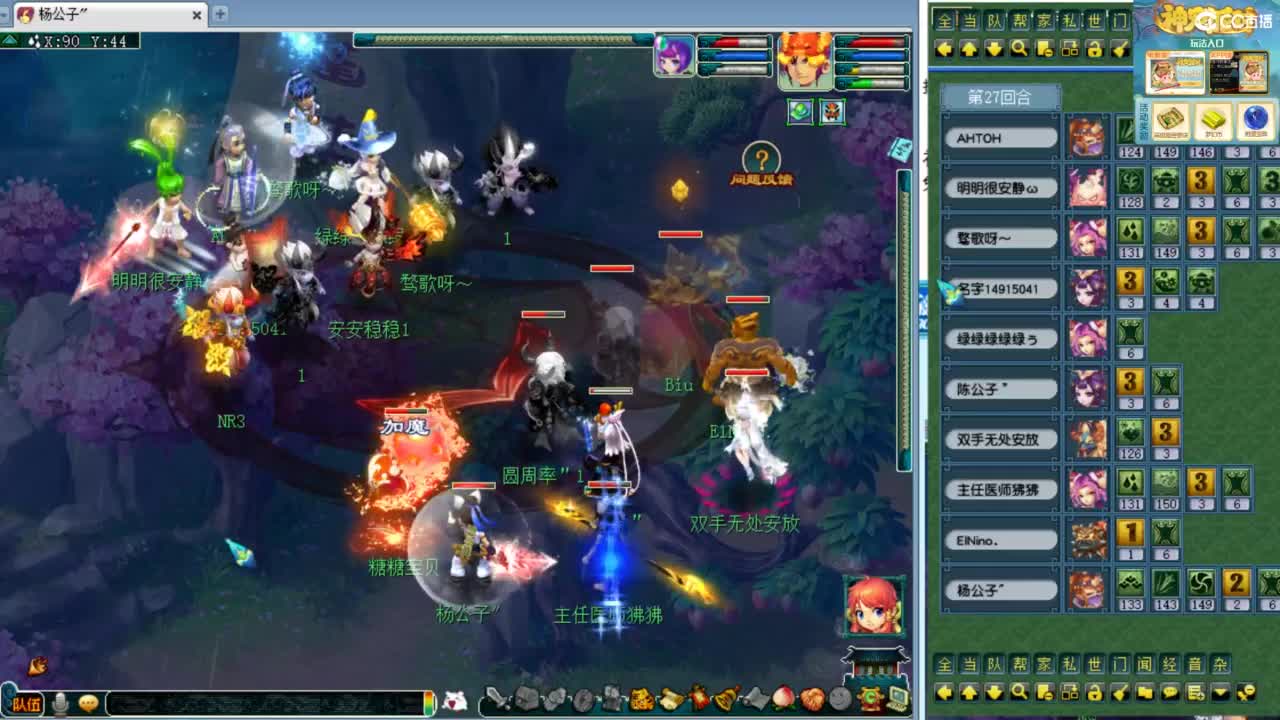Toggle the 全 chat channel filter
The image size is (1280, 720).
[x=945, y=662]
